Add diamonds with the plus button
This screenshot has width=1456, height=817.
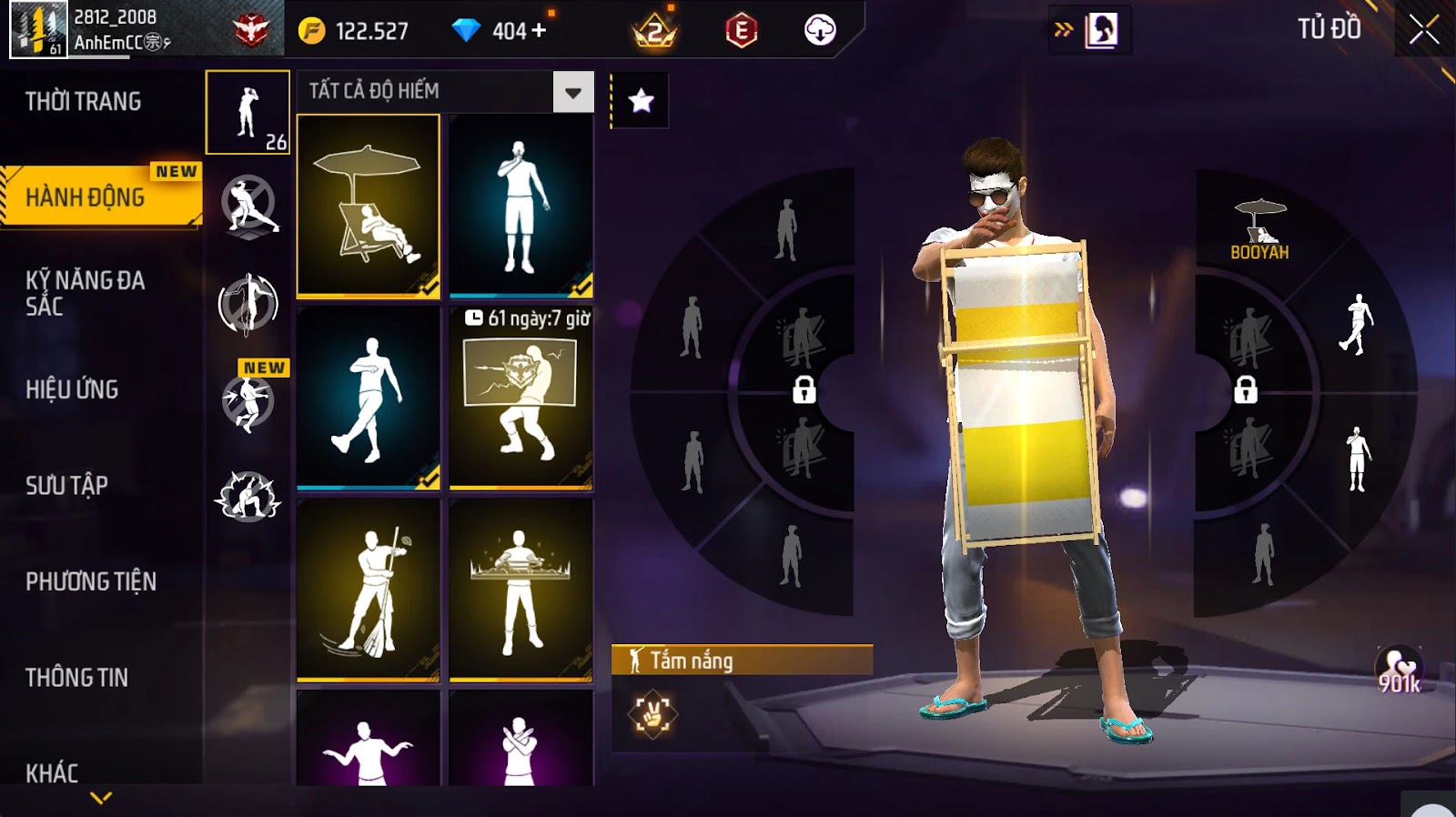(540, 31)
